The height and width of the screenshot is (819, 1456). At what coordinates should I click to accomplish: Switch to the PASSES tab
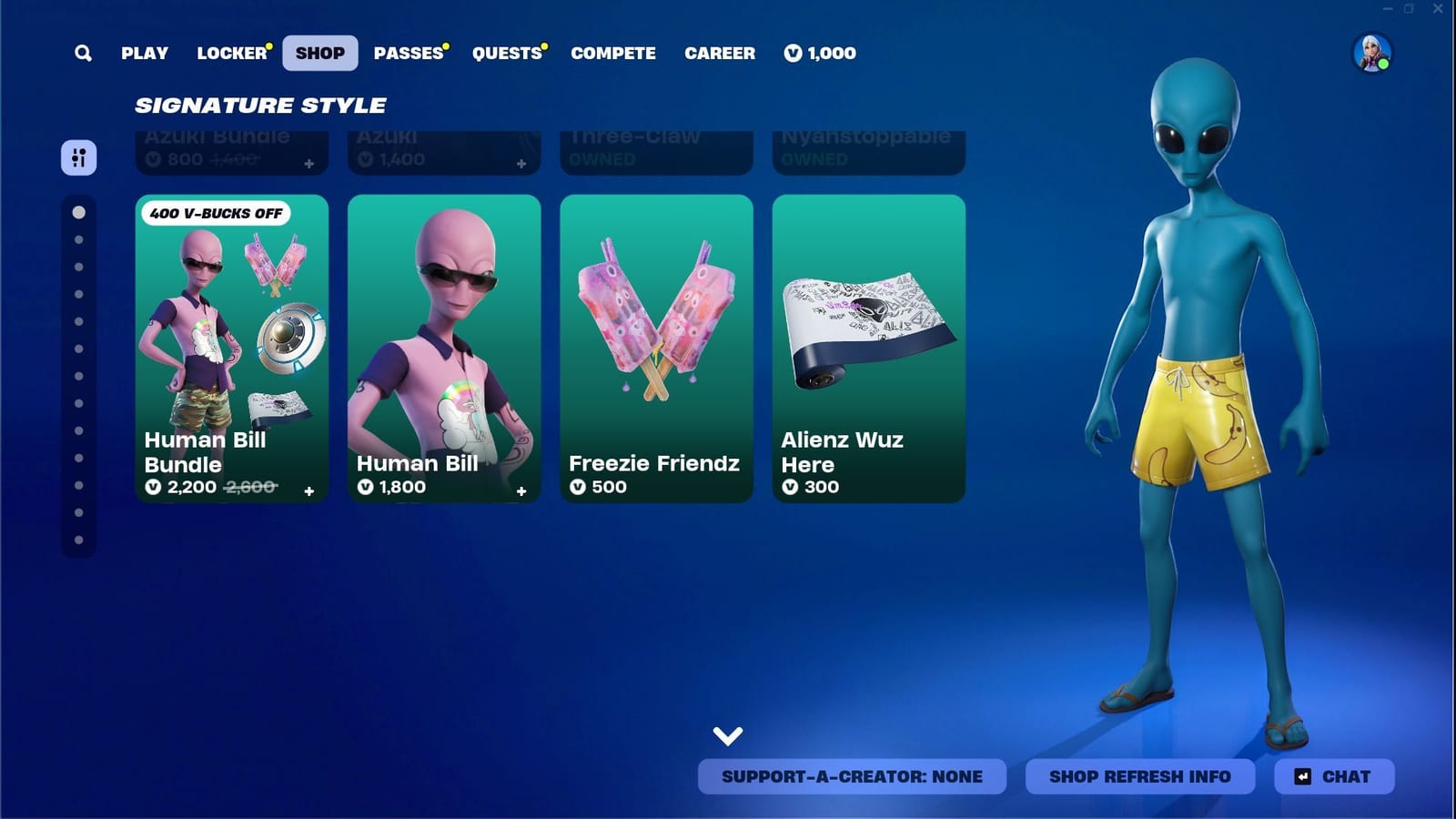pyautogui.click(x=407, y=53)
